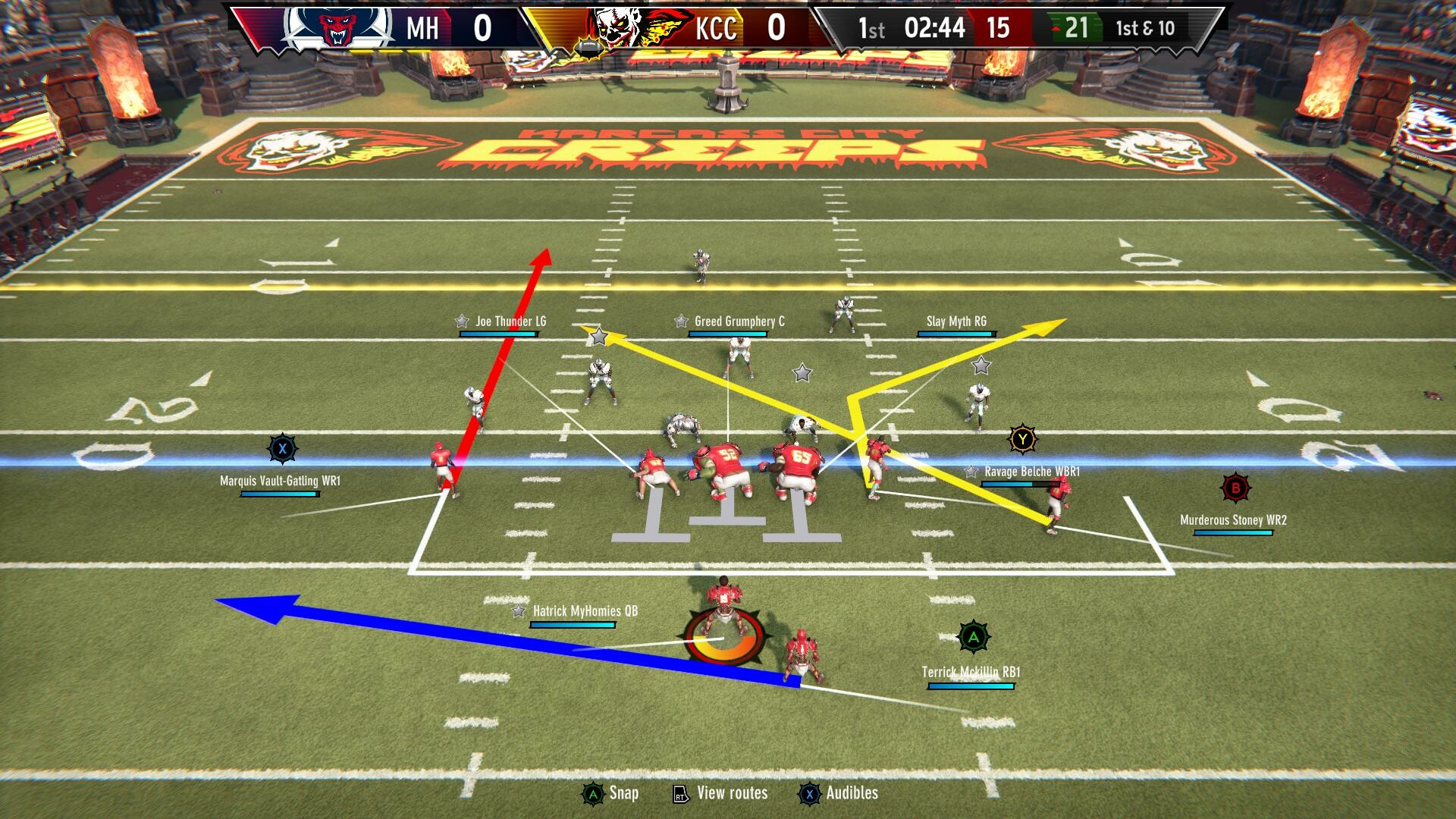
Task: Click the star icon above Joe Thunder LG
Action: tap(460, 321)
